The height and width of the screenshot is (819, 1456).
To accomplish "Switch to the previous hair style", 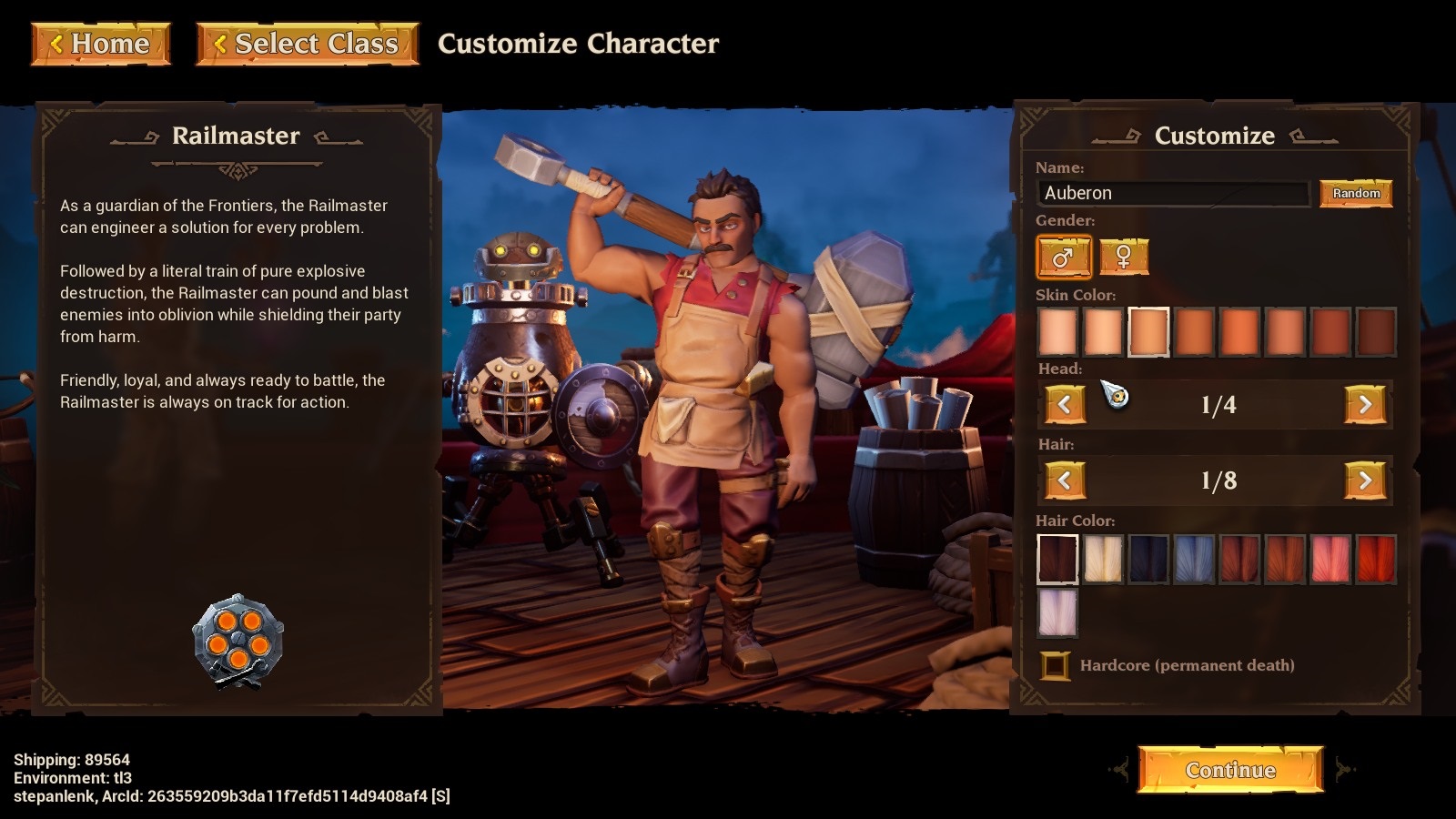I will 1065,480.
